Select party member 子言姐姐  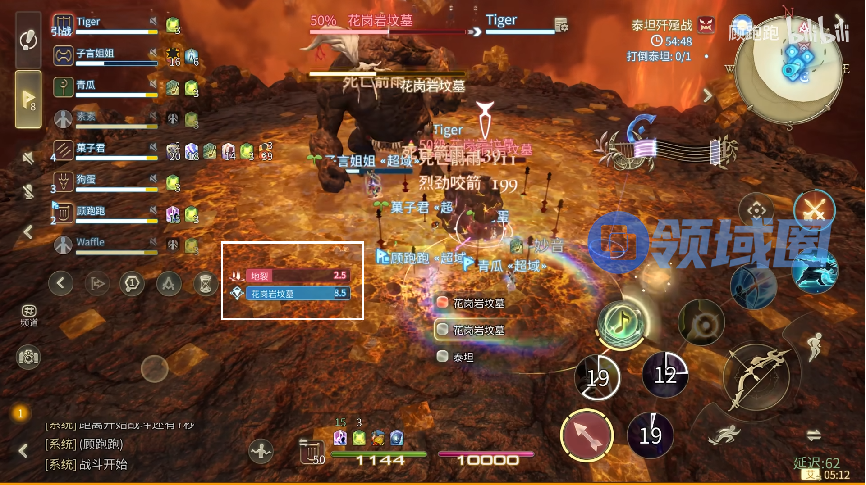(100, 56)
